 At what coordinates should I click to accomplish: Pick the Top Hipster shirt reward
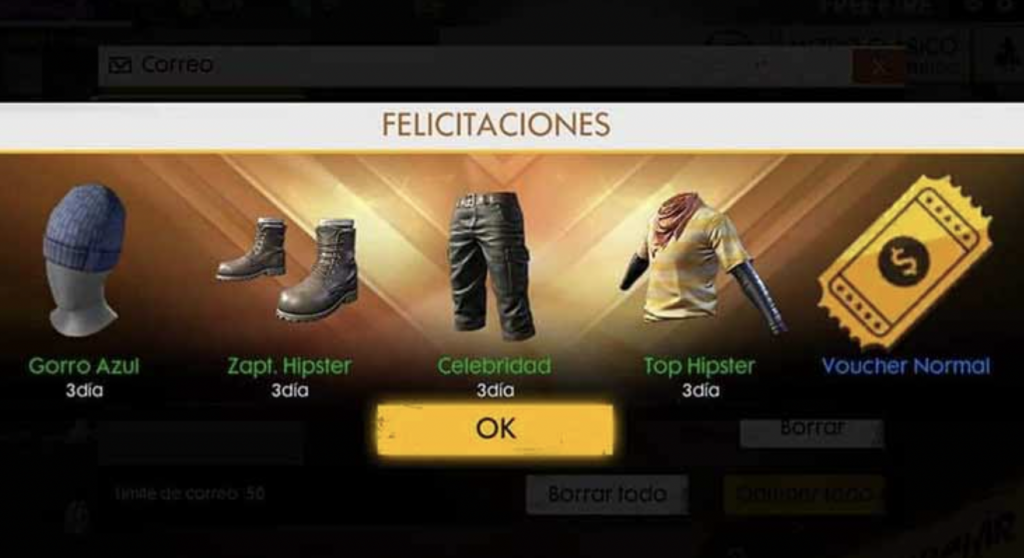coord(699,262)
